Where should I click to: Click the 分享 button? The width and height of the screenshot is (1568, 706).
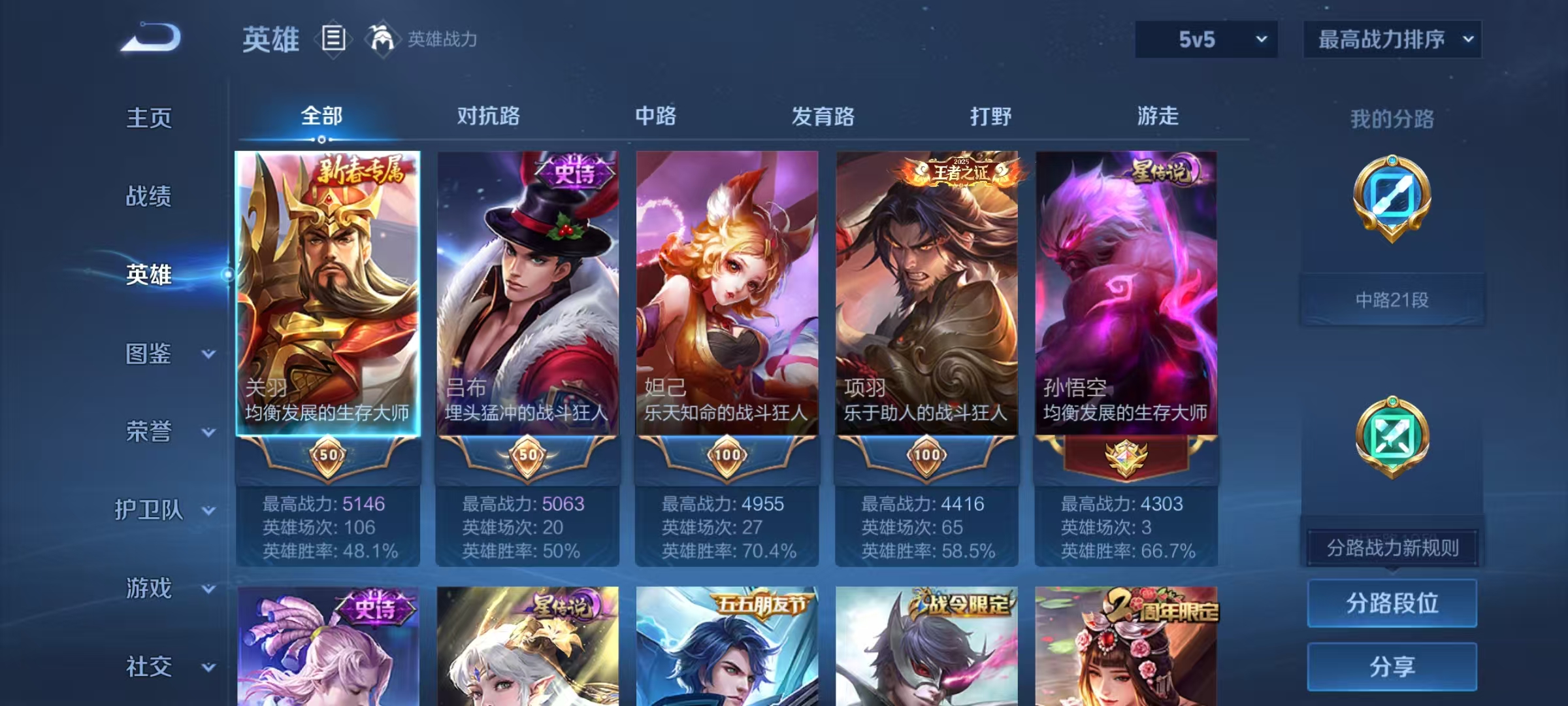tap(1392, 667)
